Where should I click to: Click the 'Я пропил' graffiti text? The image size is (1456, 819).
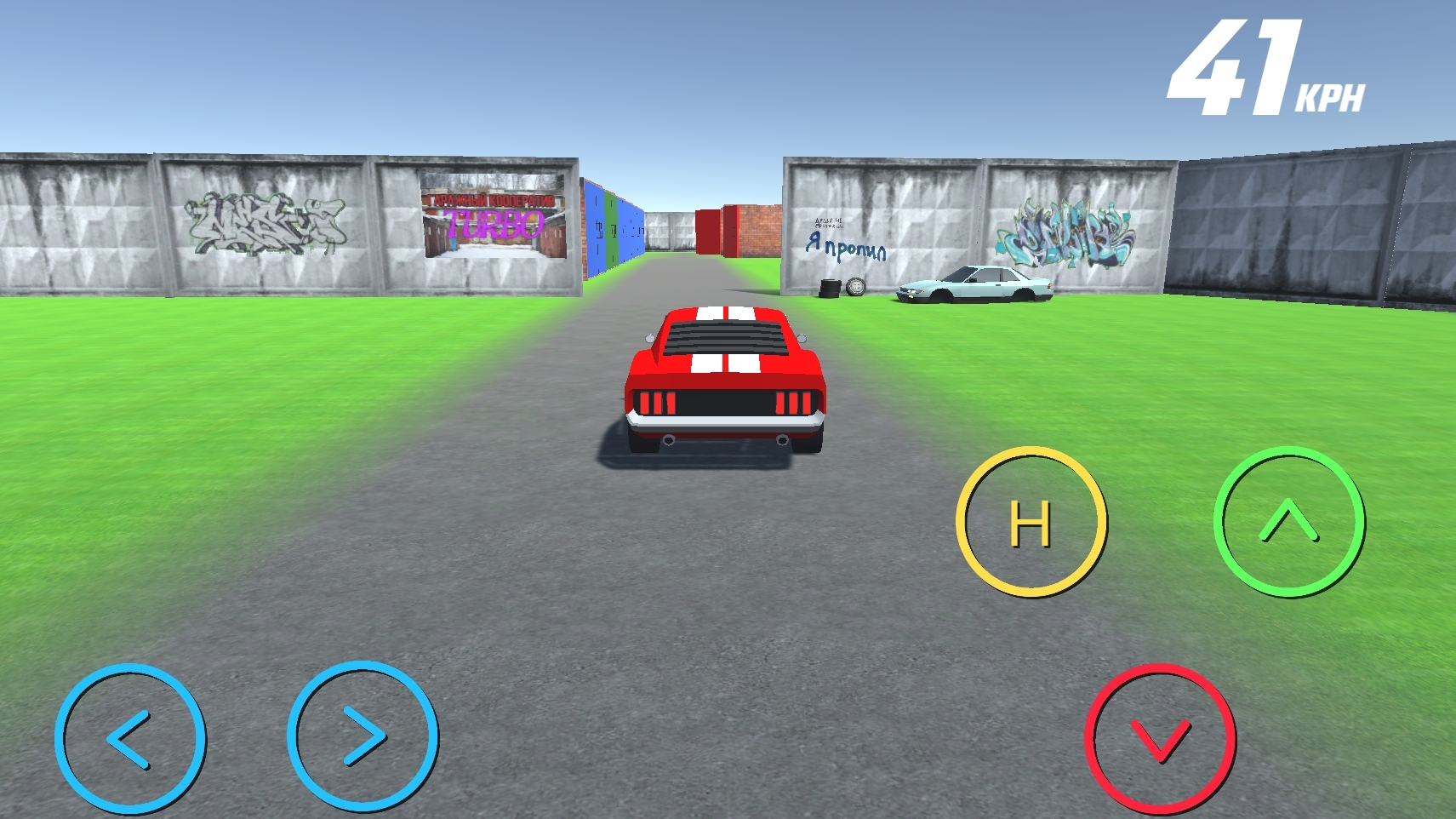pyautogui.click(x=845, y=244)
